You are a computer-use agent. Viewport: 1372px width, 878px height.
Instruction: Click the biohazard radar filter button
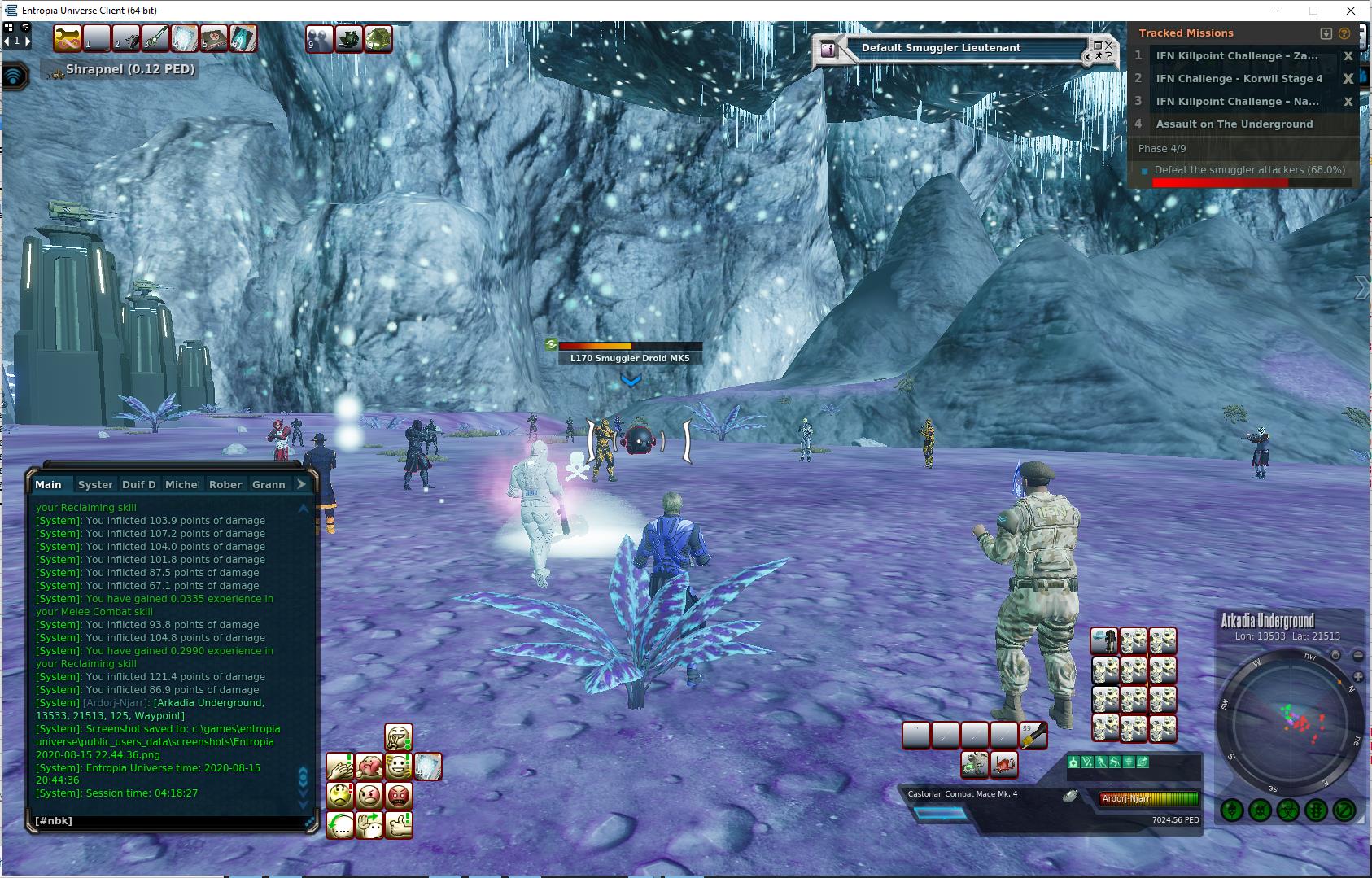tap(1288, 810)
